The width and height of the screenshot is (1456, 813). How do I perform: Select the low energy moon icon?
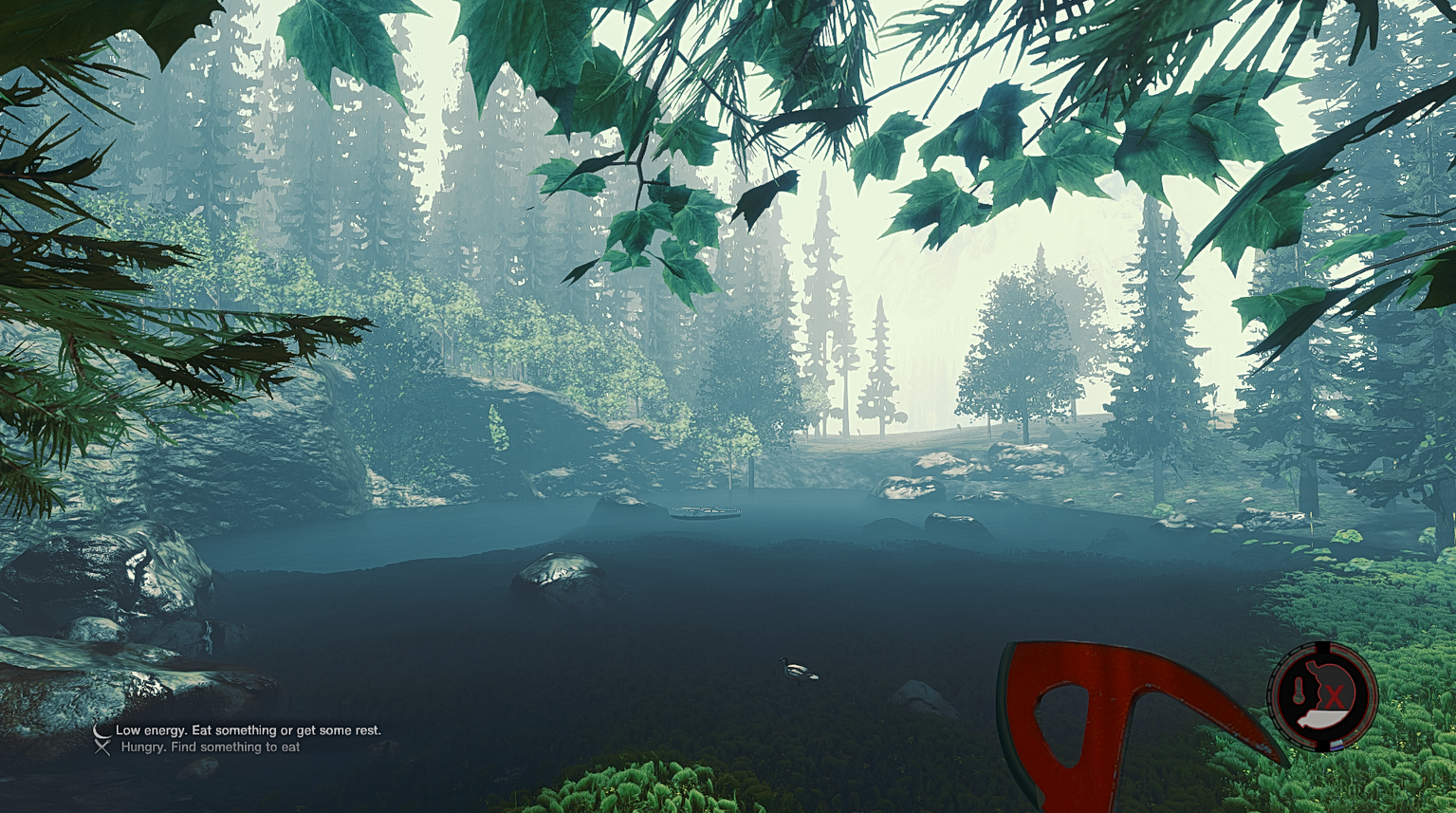tap(101, 730)
